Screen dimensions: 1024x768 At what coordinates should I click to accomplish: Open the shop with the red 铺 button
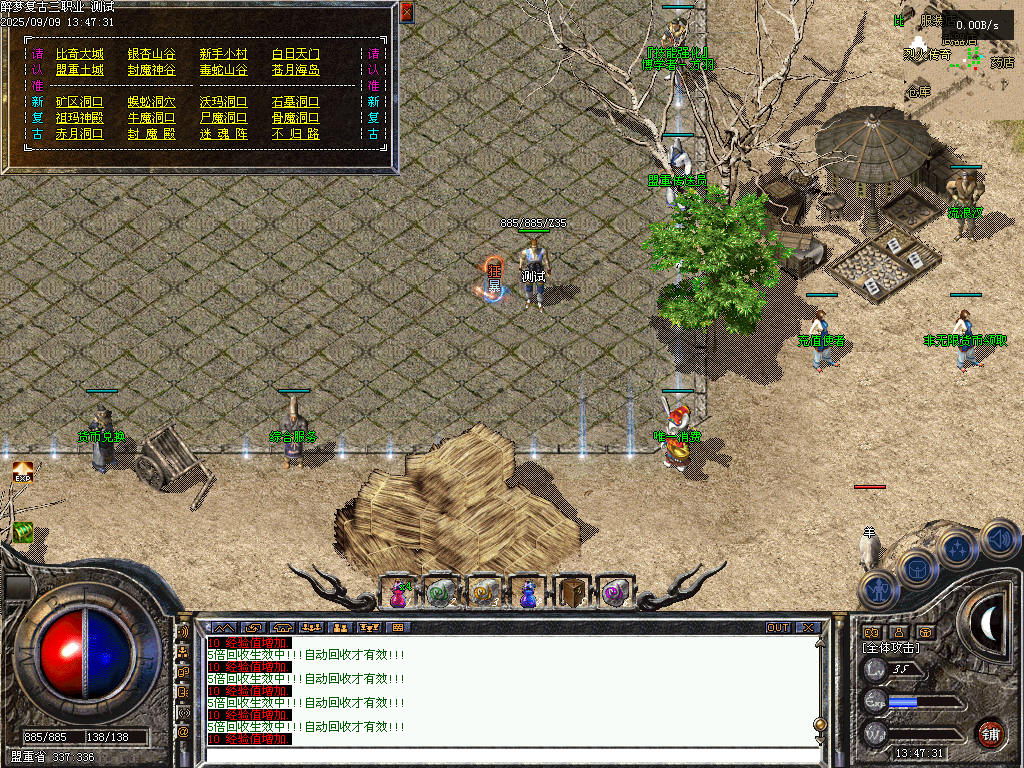pyautogui.click(x=990, y=733)
